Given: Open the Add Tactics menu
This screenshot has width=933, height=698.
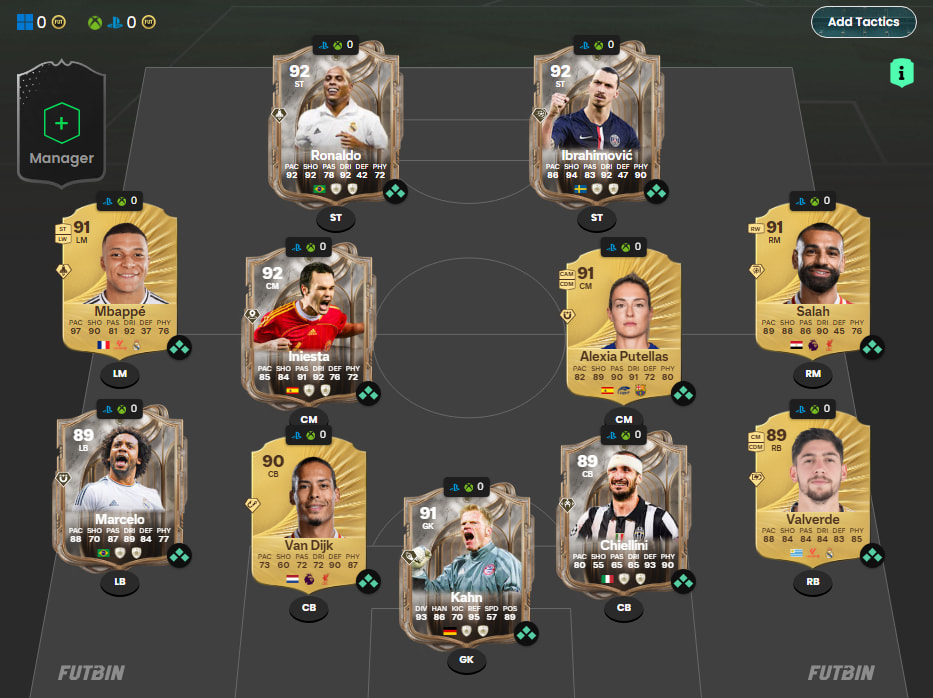Looking at the screenshot, I should 863,22.
